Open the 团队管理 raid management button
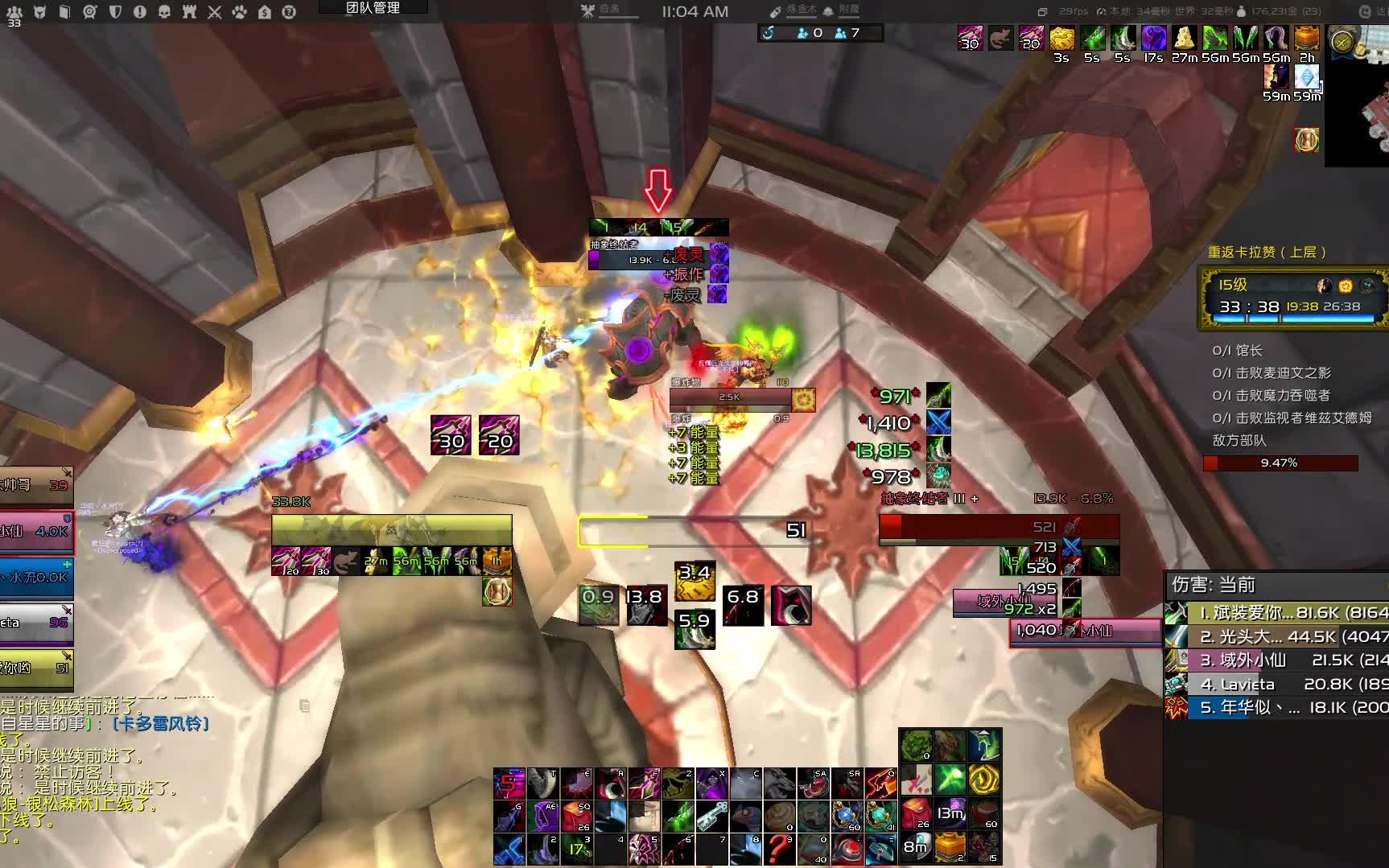The image size is (1389, 868). click(373, 8)
